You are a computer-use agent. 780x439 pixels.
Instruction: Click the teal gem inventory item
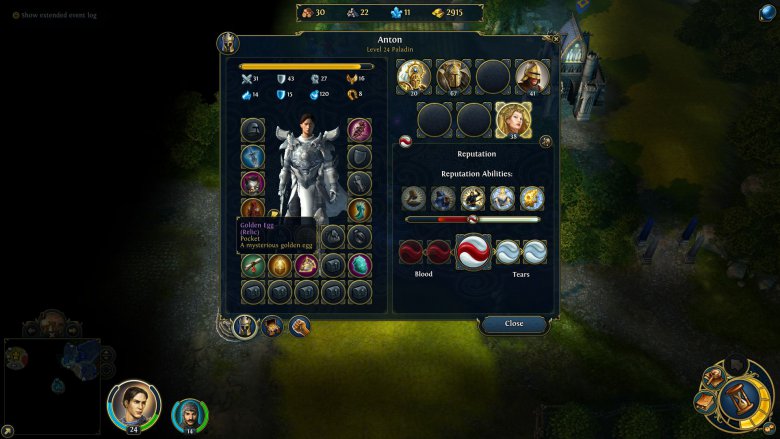coord(360,265)
